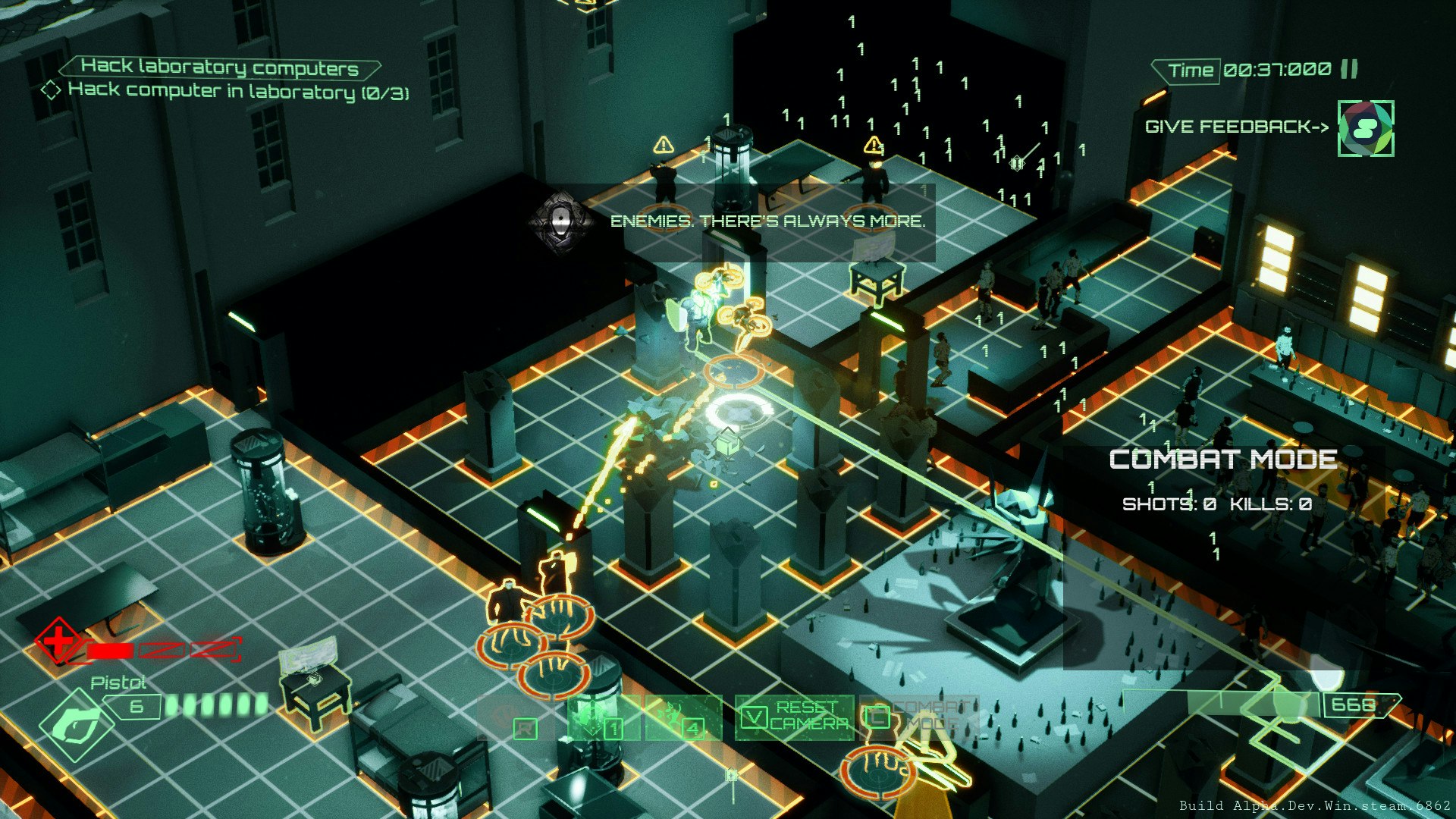Pause the timer with the pause button
This screenshot has width=1456, height=819.
[1349, 70]
